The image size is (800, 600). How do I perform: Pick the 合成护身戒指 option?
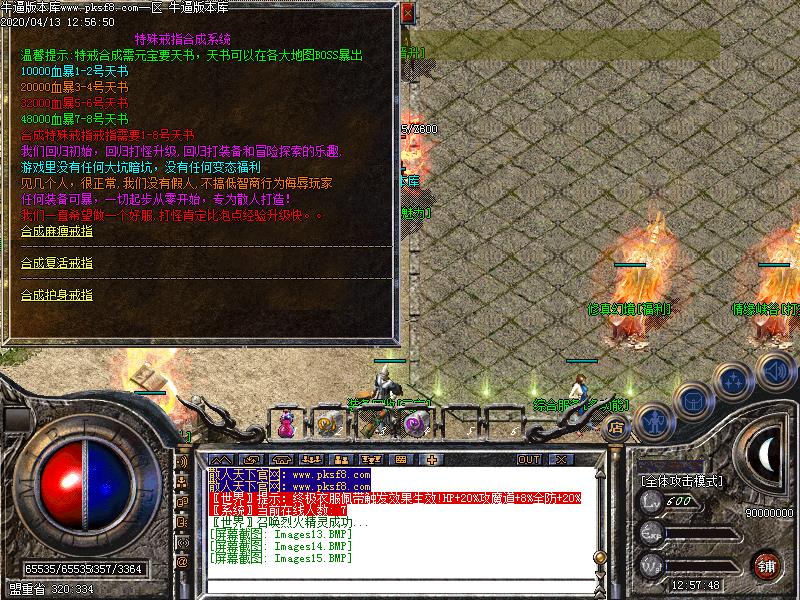tap(57, 294)
